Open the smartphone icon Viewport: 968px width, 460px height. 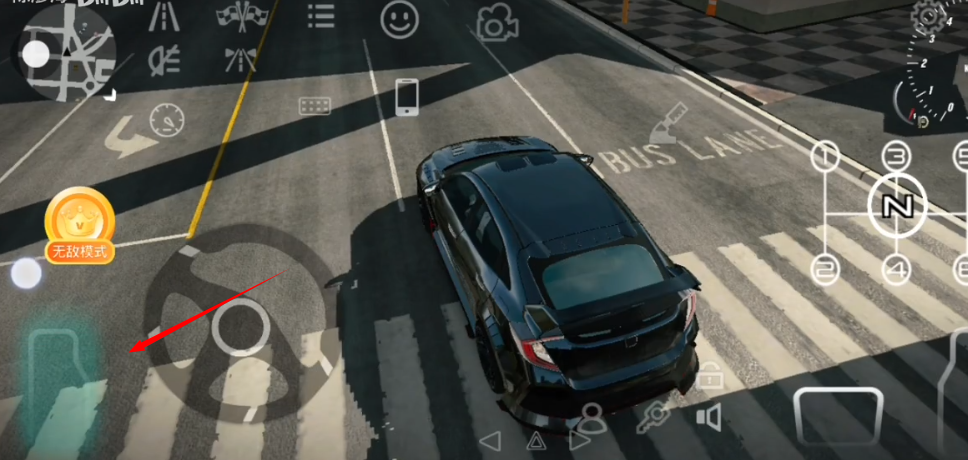pyautogui.click(x=406, y=97)
